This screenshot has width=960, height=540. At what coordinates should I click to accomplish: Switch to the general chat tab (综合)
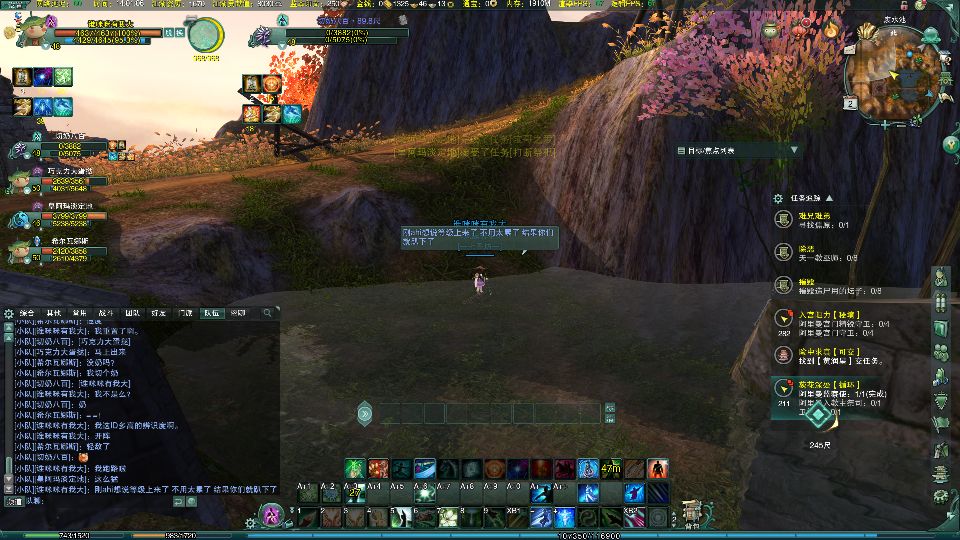(x=27, y=313)
